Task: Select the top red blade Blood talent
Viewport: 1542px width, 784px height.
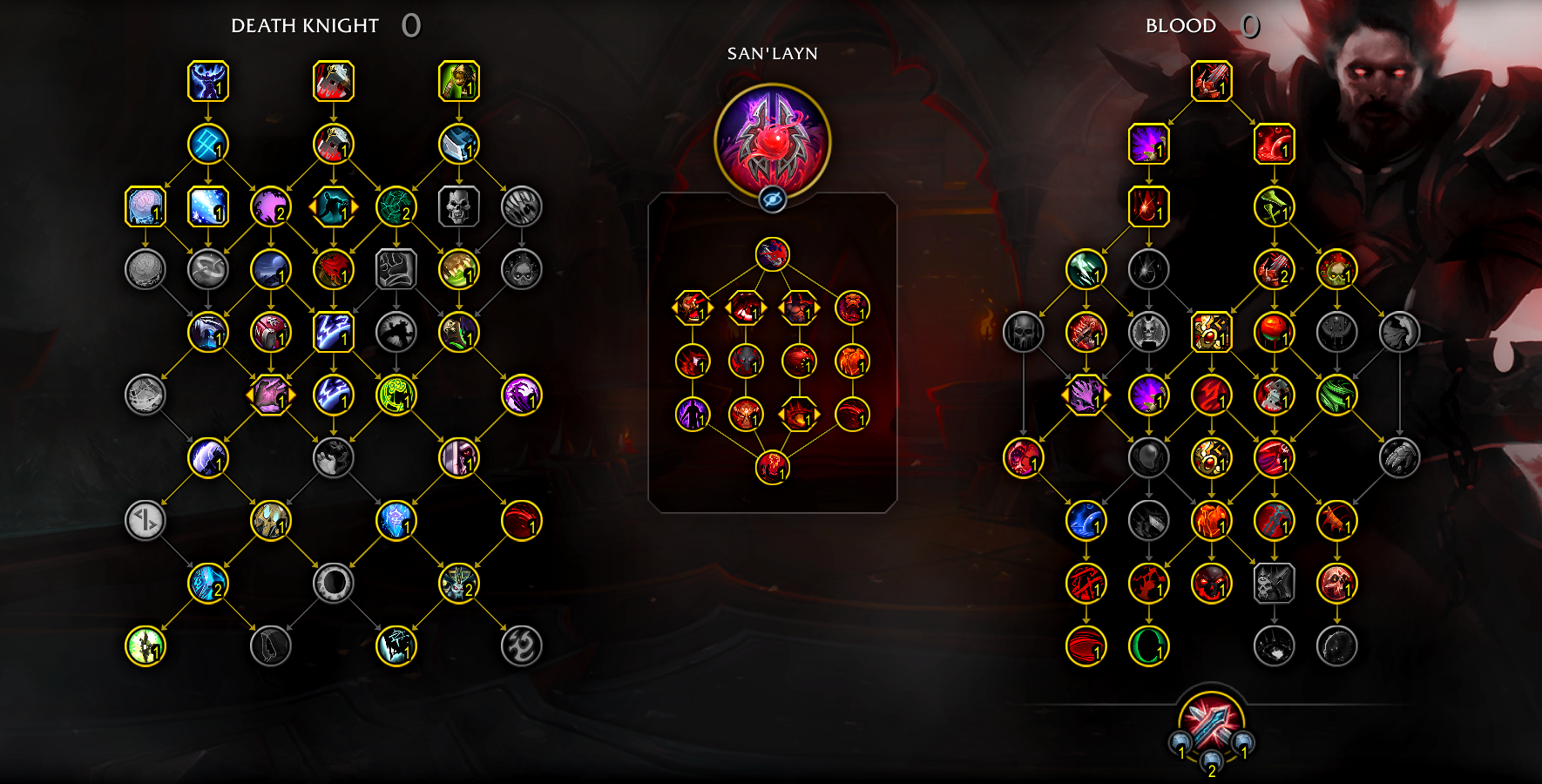Action: point(1212,82)
